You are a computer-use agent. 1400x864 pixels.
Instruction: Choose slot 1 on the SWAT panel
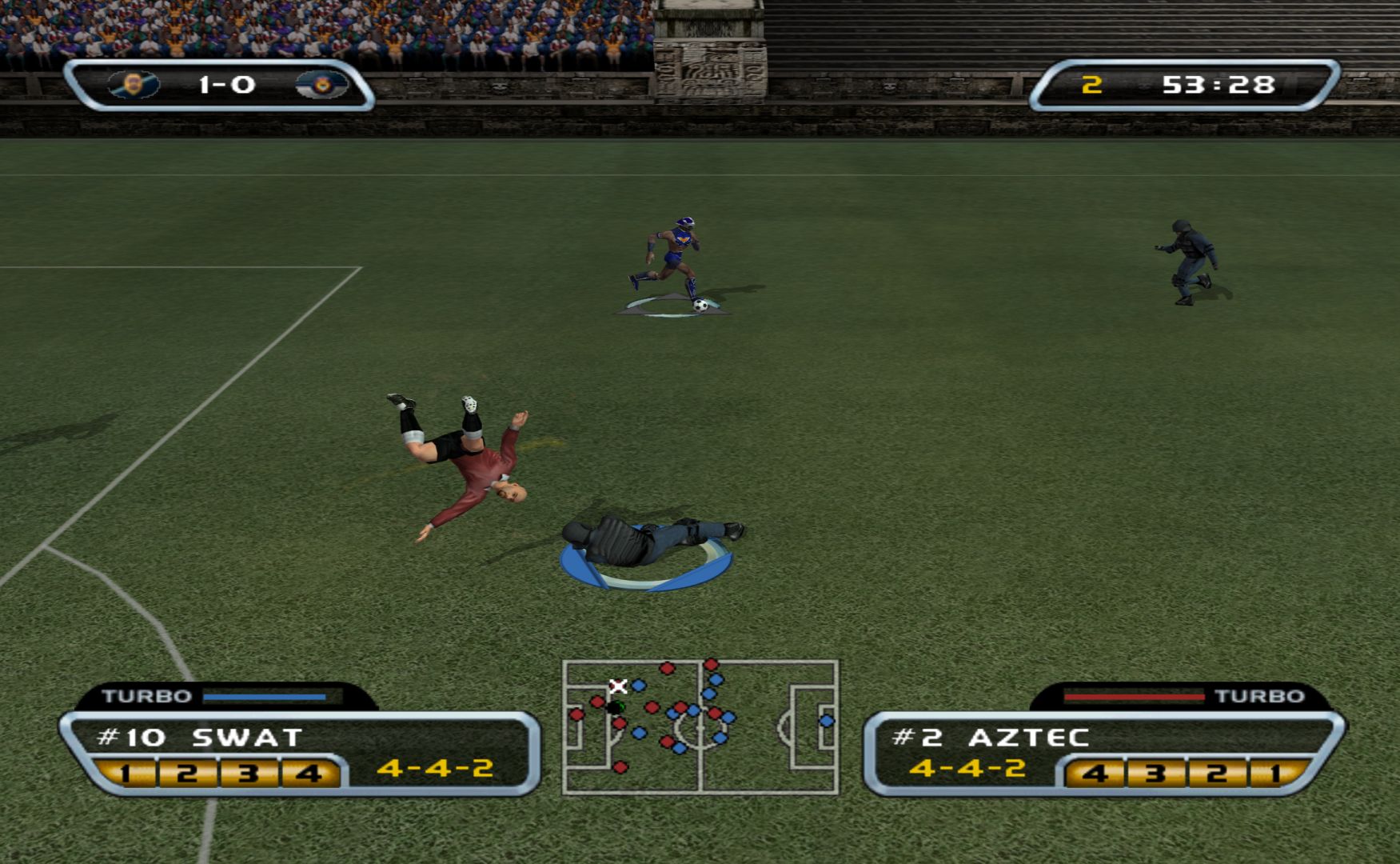[x=126, y=774]
